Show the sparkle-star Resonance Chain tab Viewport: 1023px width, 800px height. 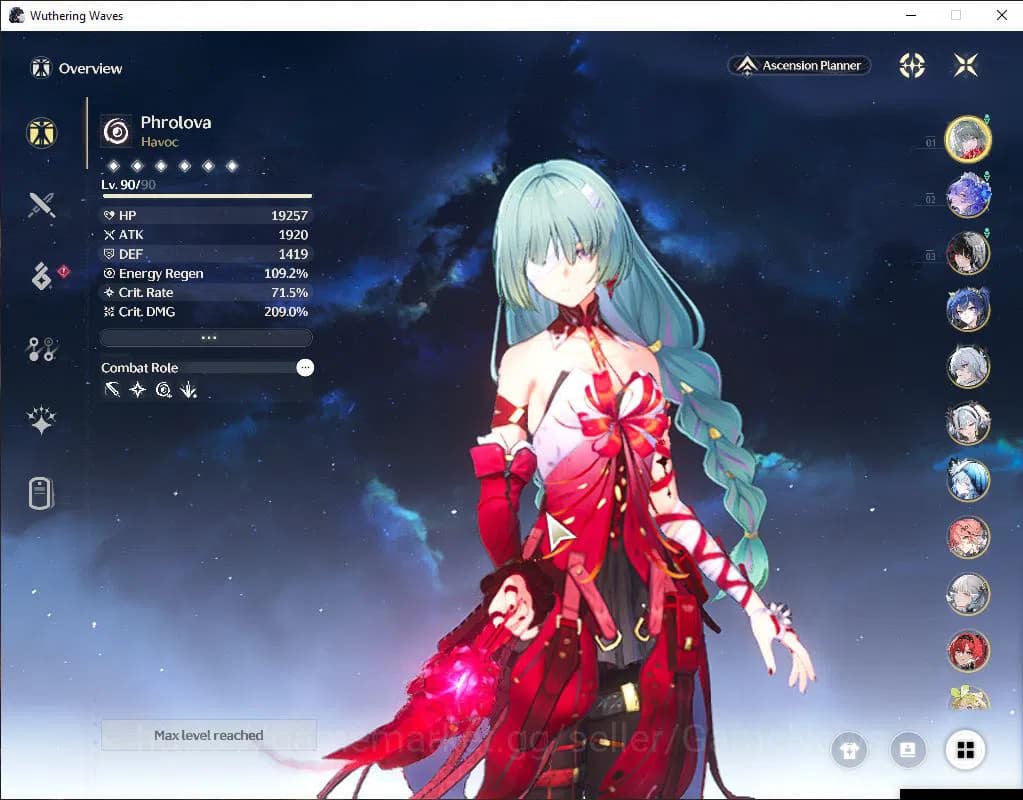click(x=41, y=422)
